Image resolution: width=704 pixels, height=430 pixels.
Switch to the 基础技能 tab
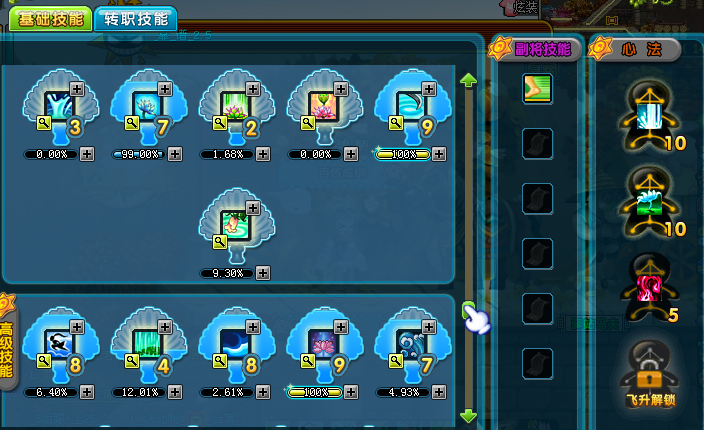50,19
